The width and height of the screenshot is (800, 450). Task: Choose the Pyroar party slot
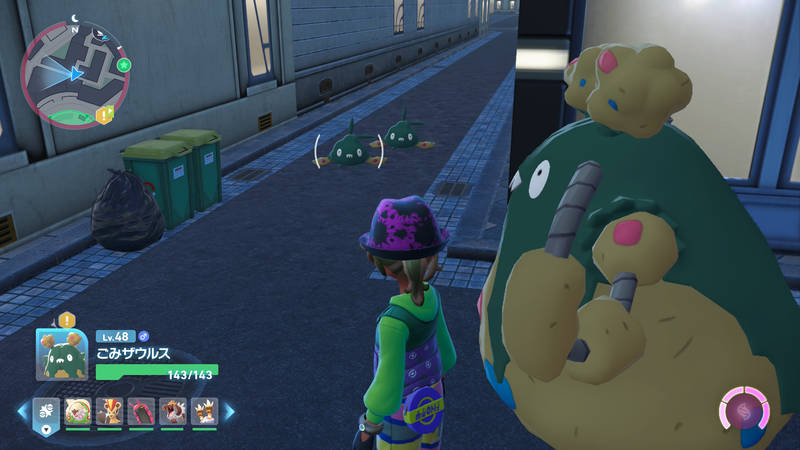point(110,410)
